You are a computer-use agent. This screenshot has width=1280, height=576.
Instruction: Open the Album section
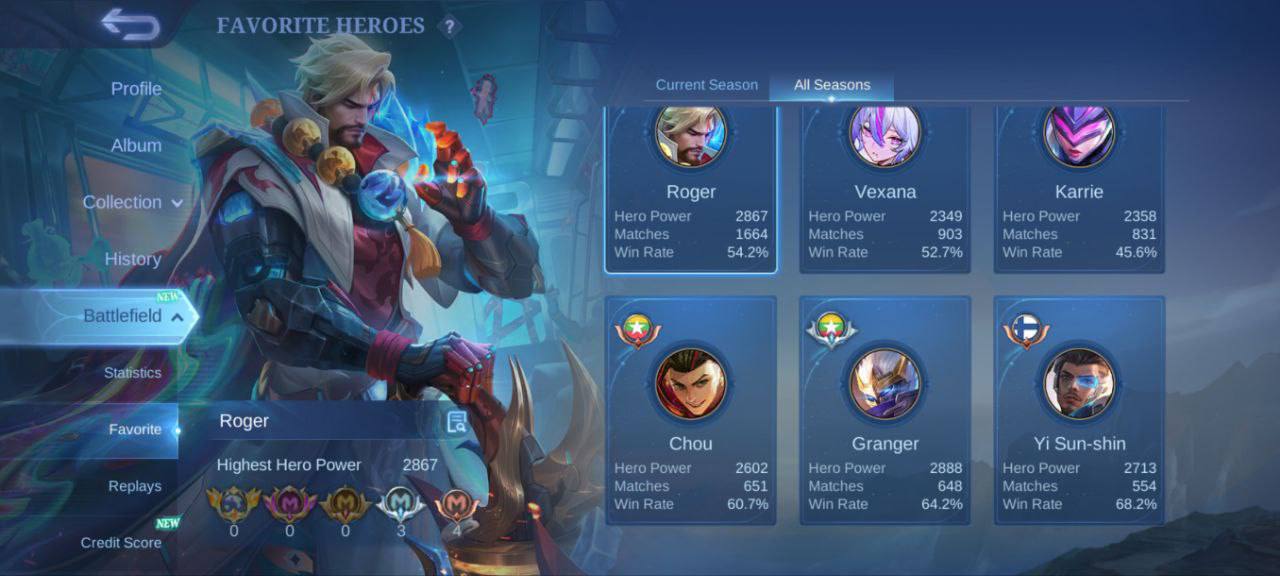coord(136,145)
